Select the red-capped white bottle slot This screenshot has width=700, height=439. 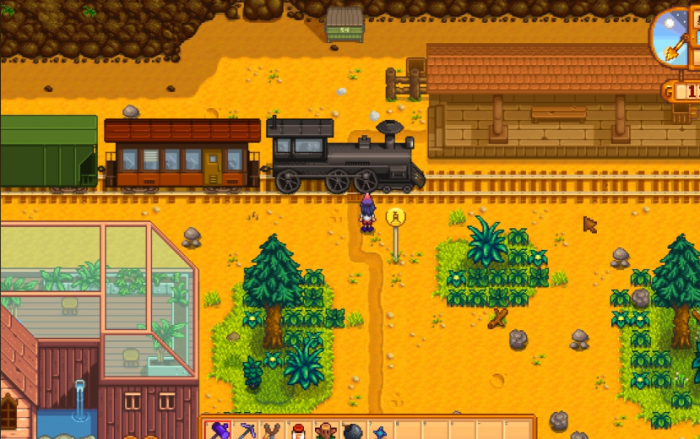coord(298,432)
